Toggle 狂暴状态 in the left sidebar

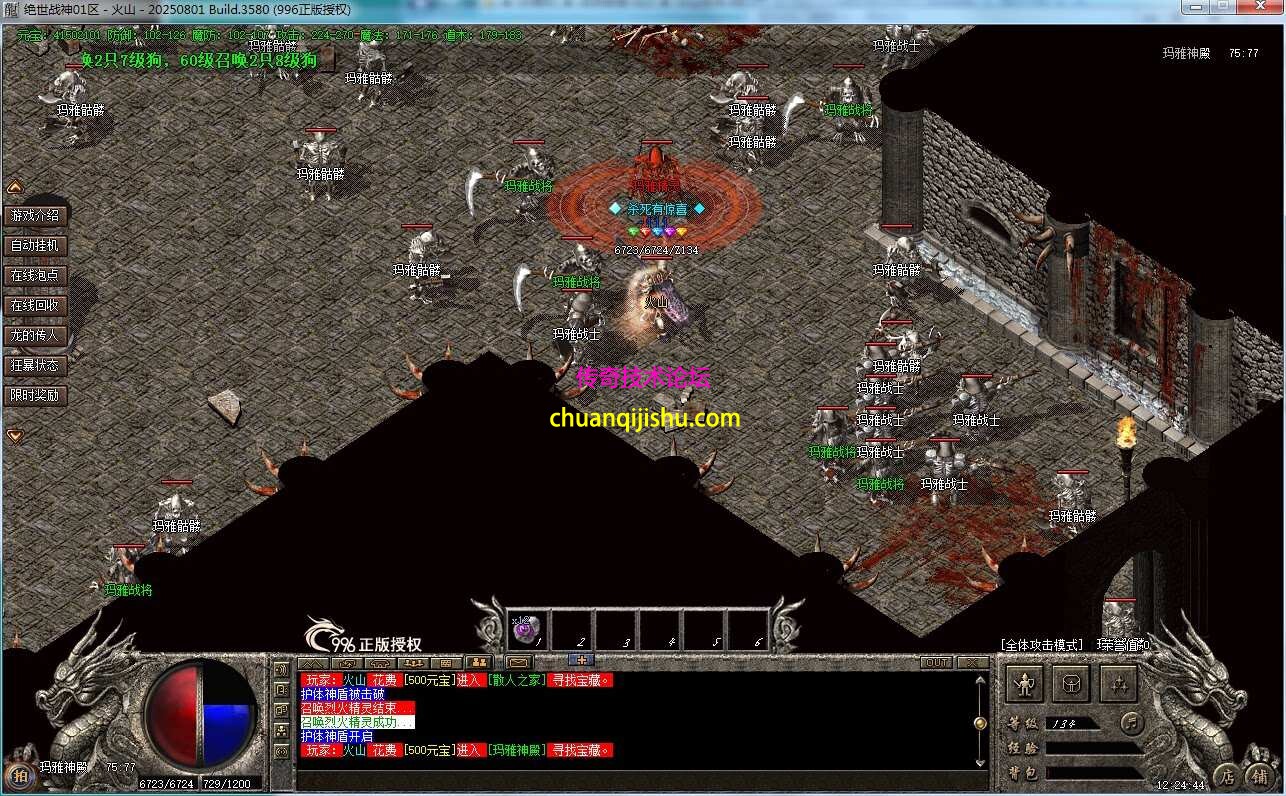click(x=36, y=365)
